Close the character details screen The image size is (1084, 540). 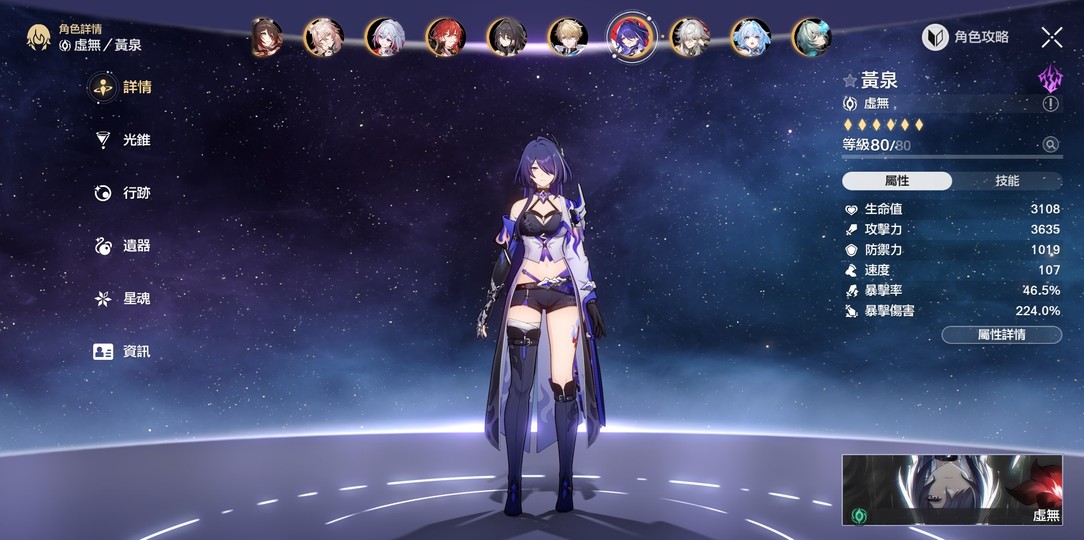[1052, 38]
